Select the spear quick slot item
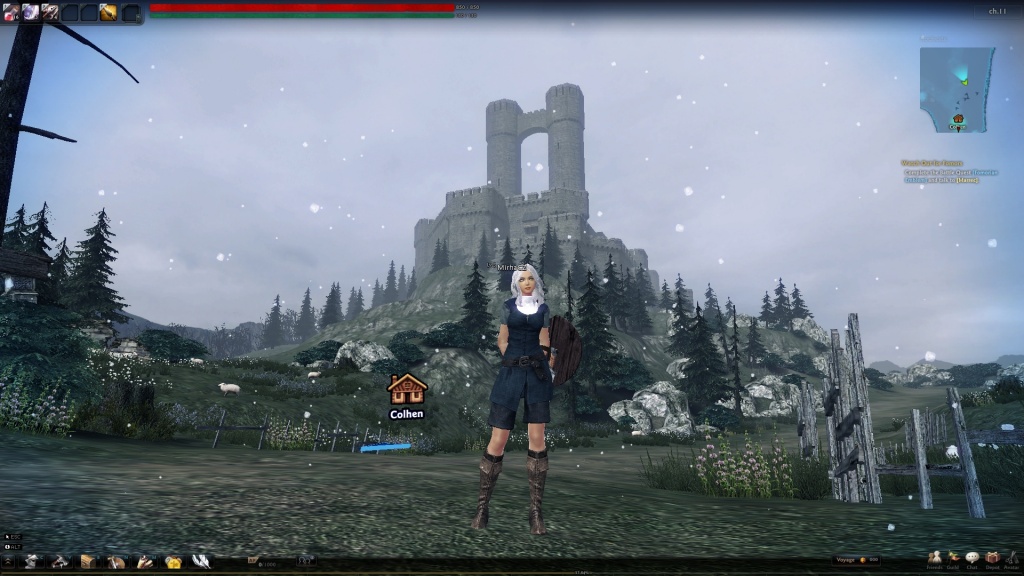1024x576 pixels. (x=49, y=12)
